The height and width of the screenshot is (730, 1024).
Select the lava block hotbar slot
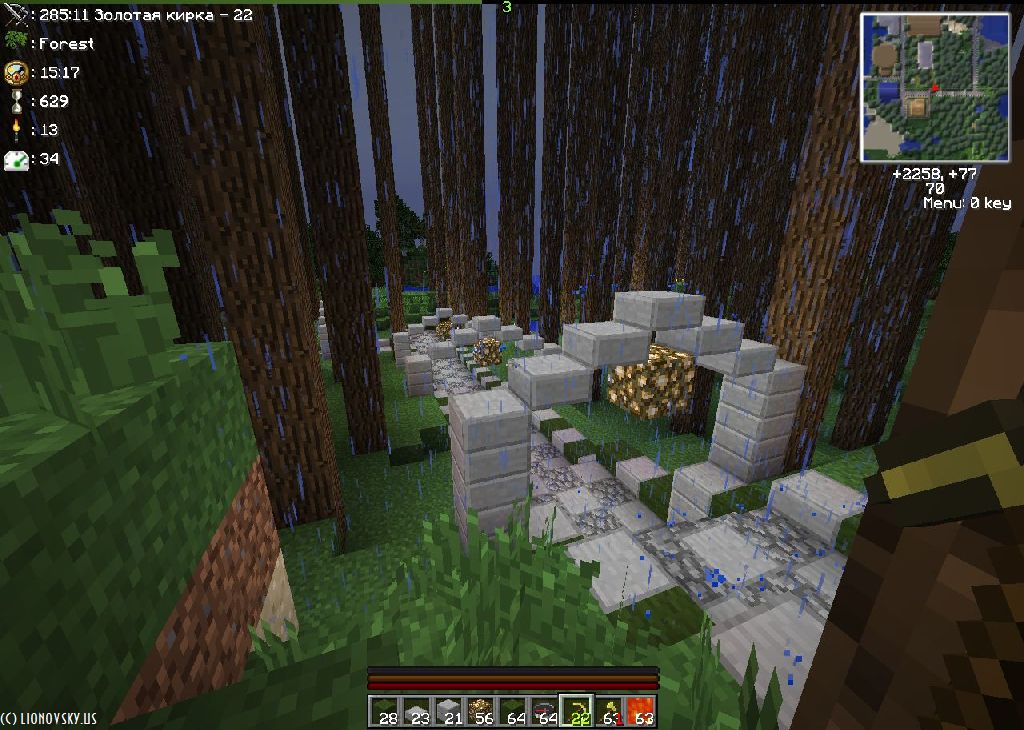coord(640,711)
